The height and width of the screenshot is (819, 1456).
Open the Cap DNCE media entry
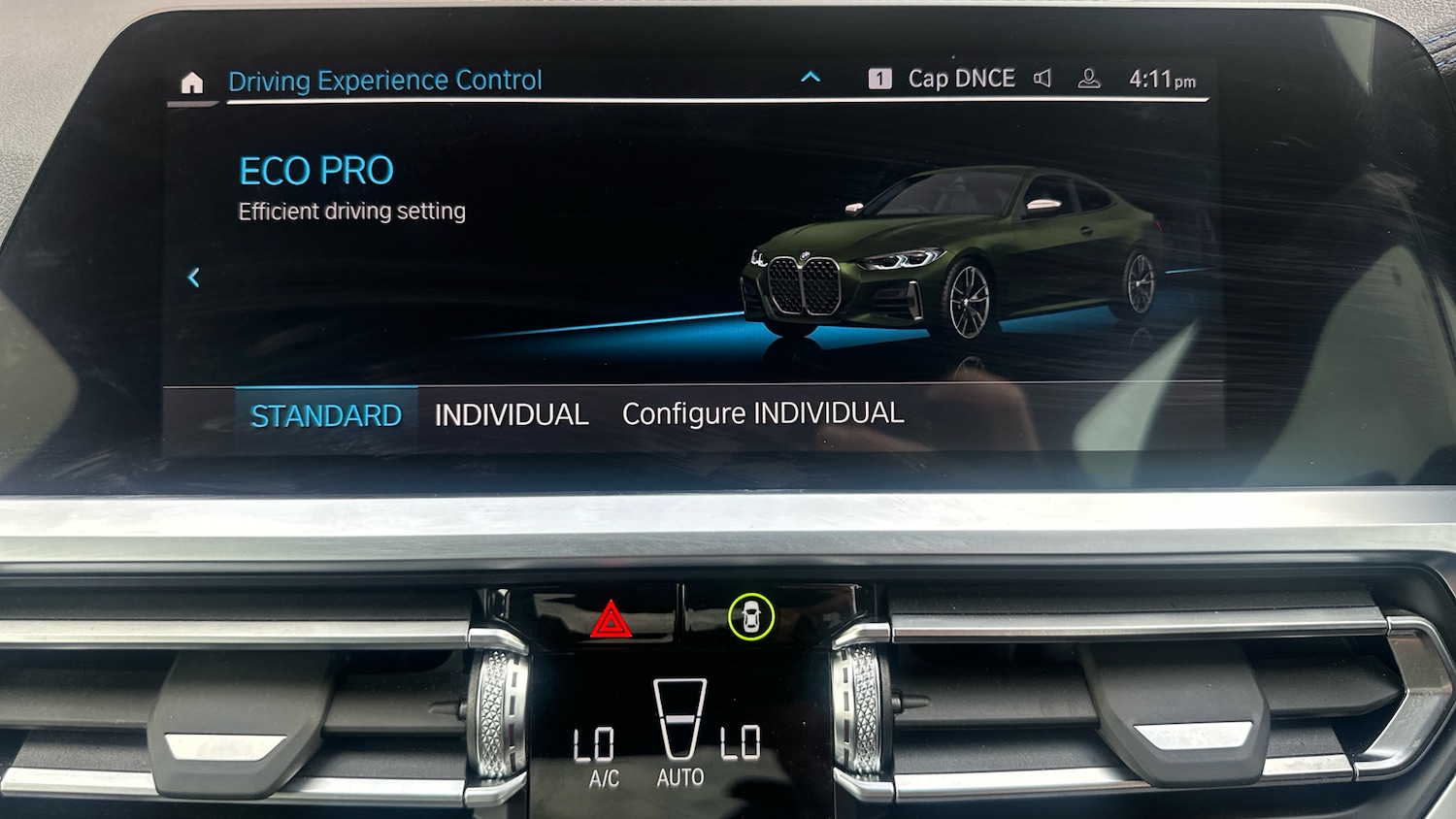click(x=960, y=79)
